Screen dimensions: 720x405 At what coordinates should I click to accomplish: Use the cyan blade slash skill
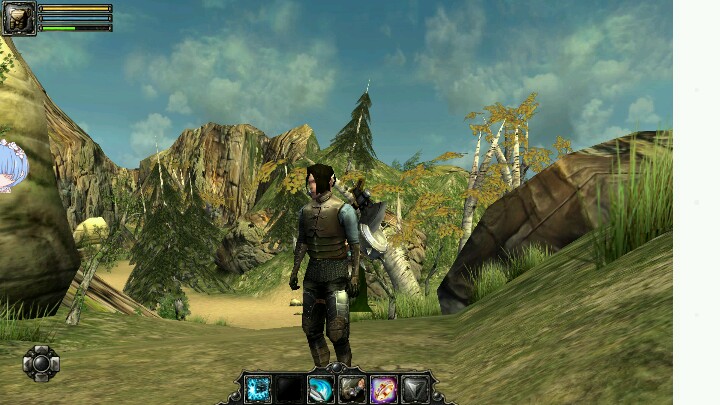[x=320, y=389]
